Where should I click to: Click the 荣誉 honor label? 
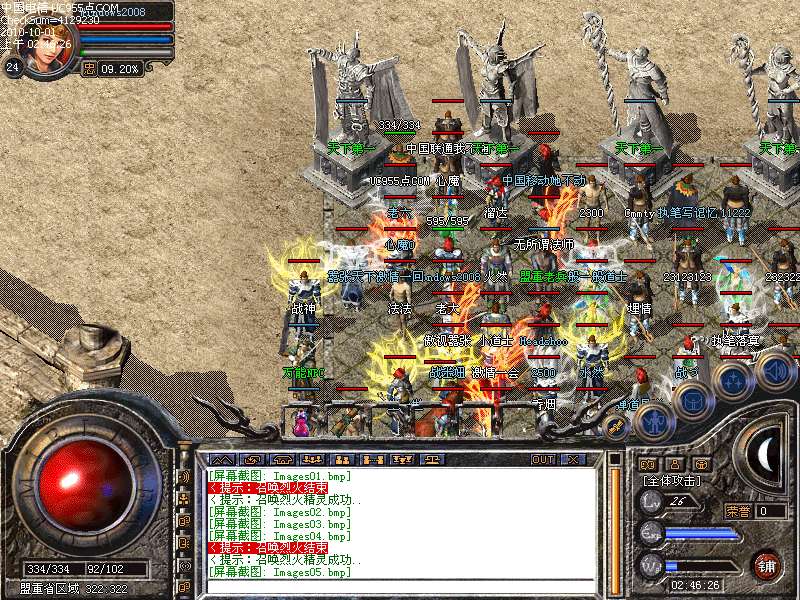[738, 510]
